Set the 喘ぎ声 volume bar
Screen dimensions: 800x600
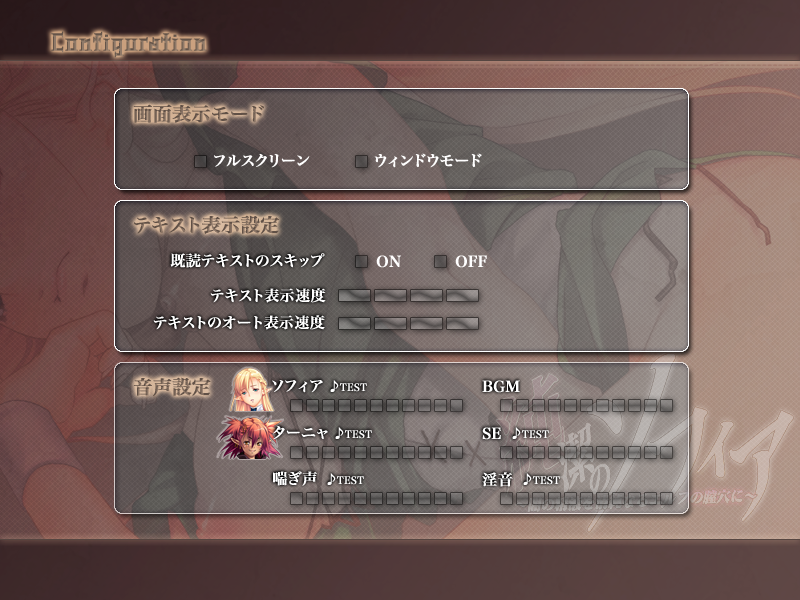[x=377, y=498]
